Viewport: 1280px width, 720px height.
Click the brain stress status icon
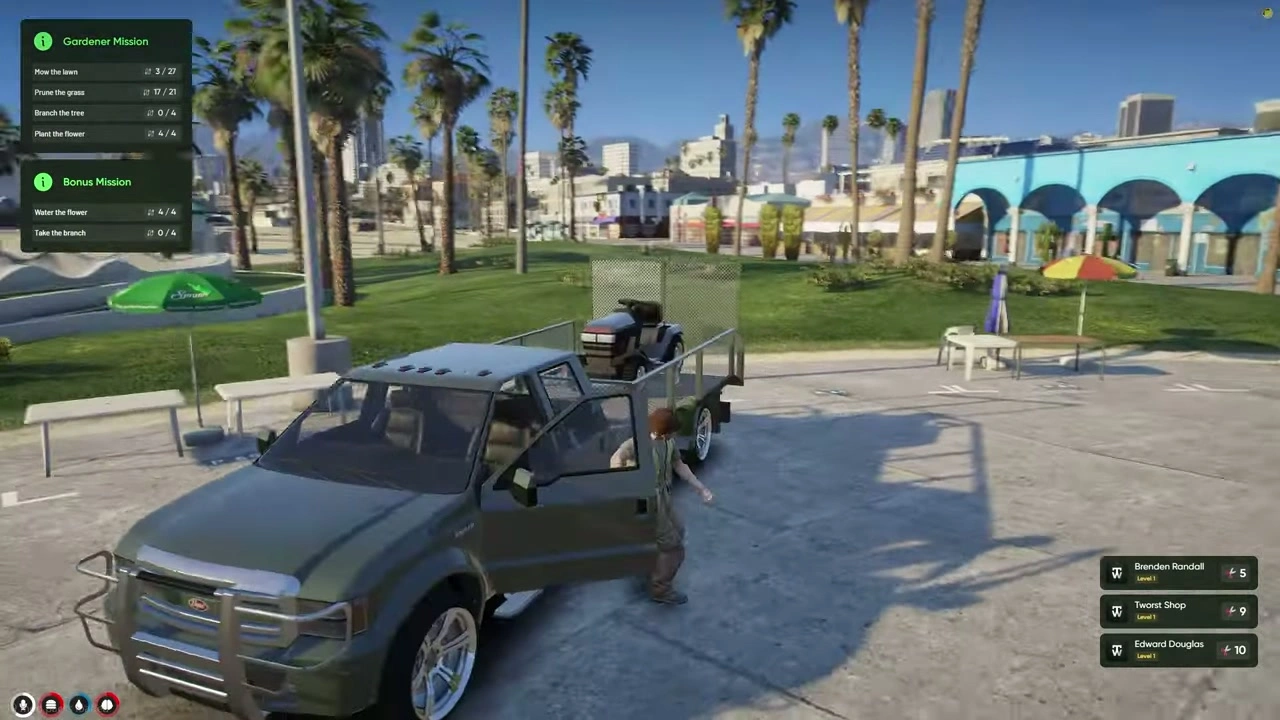click(107, 705)
